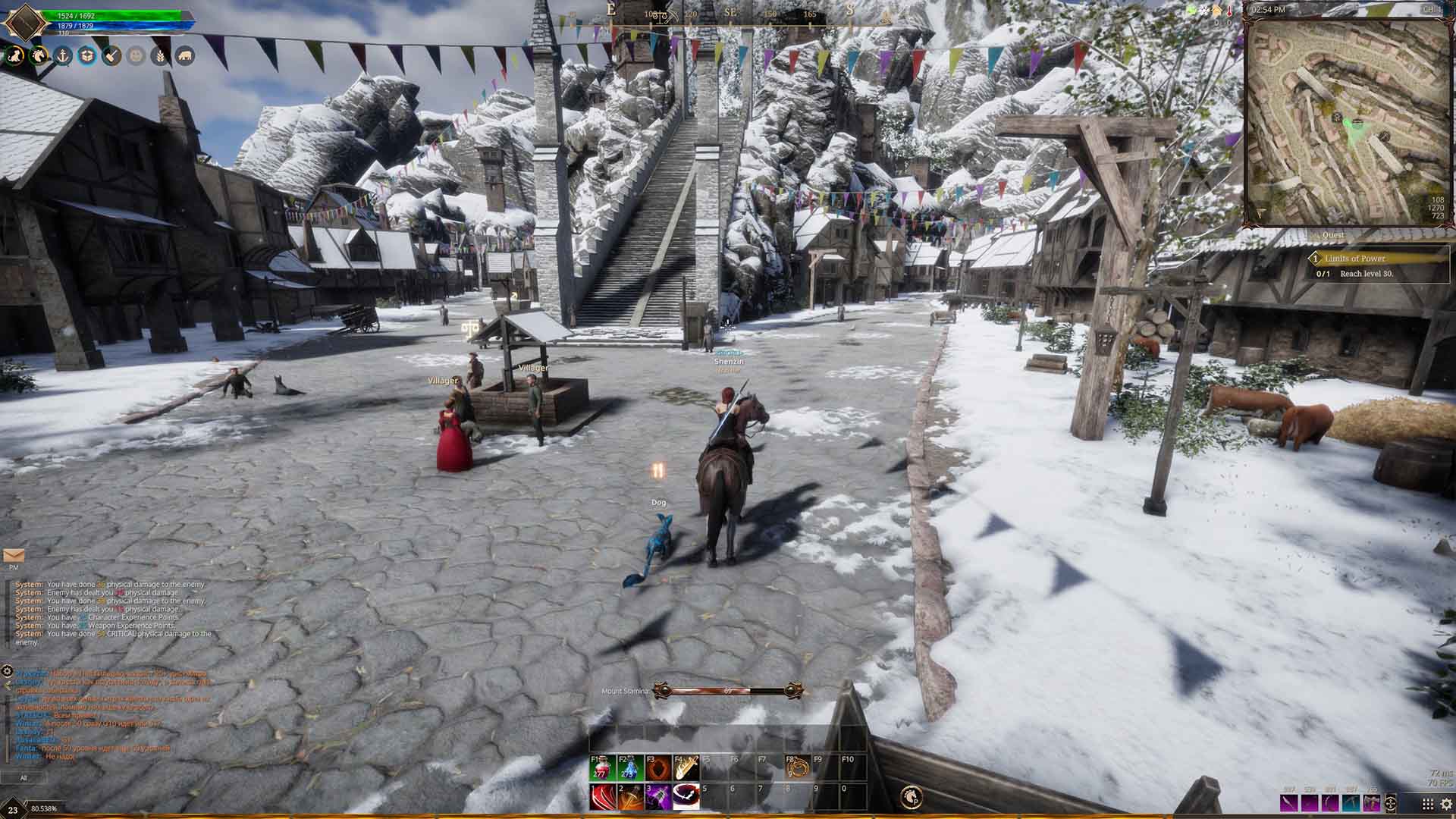Use the golden rope item in slot F8
This screenshot has width=1456, height=819.
pos(797,768)
